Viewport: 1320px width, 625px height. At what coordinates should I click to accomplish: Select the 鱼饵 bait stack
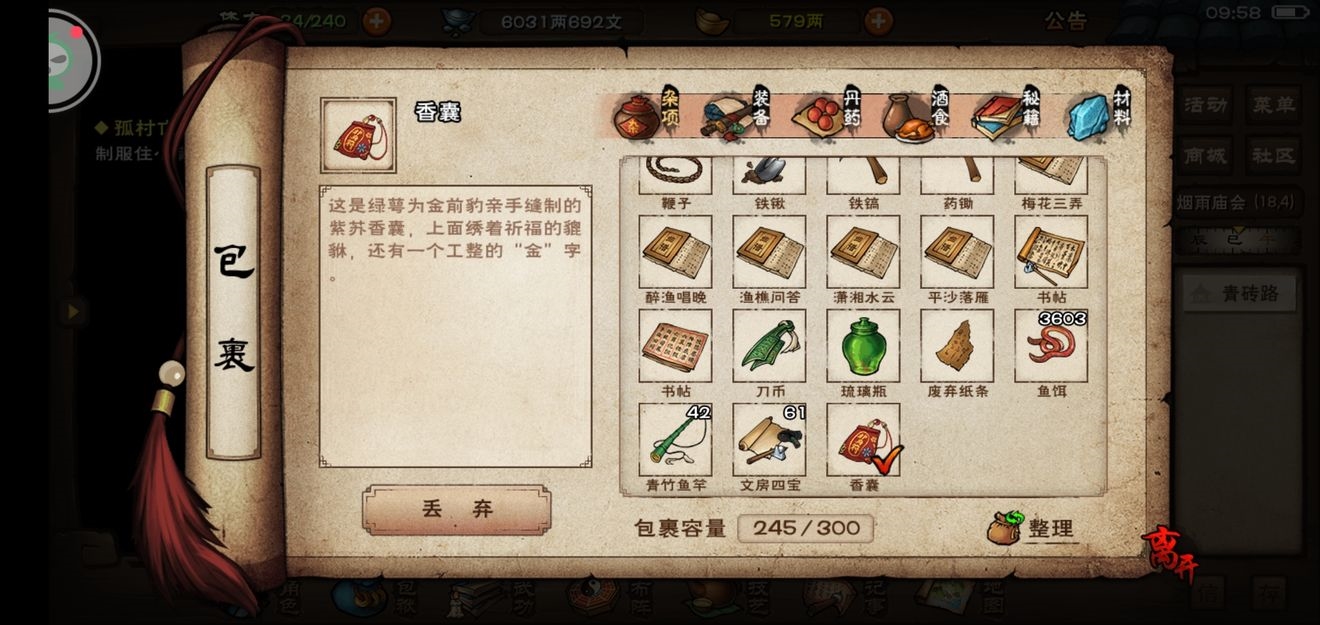pyautogui.click(x=1050, y=346)
